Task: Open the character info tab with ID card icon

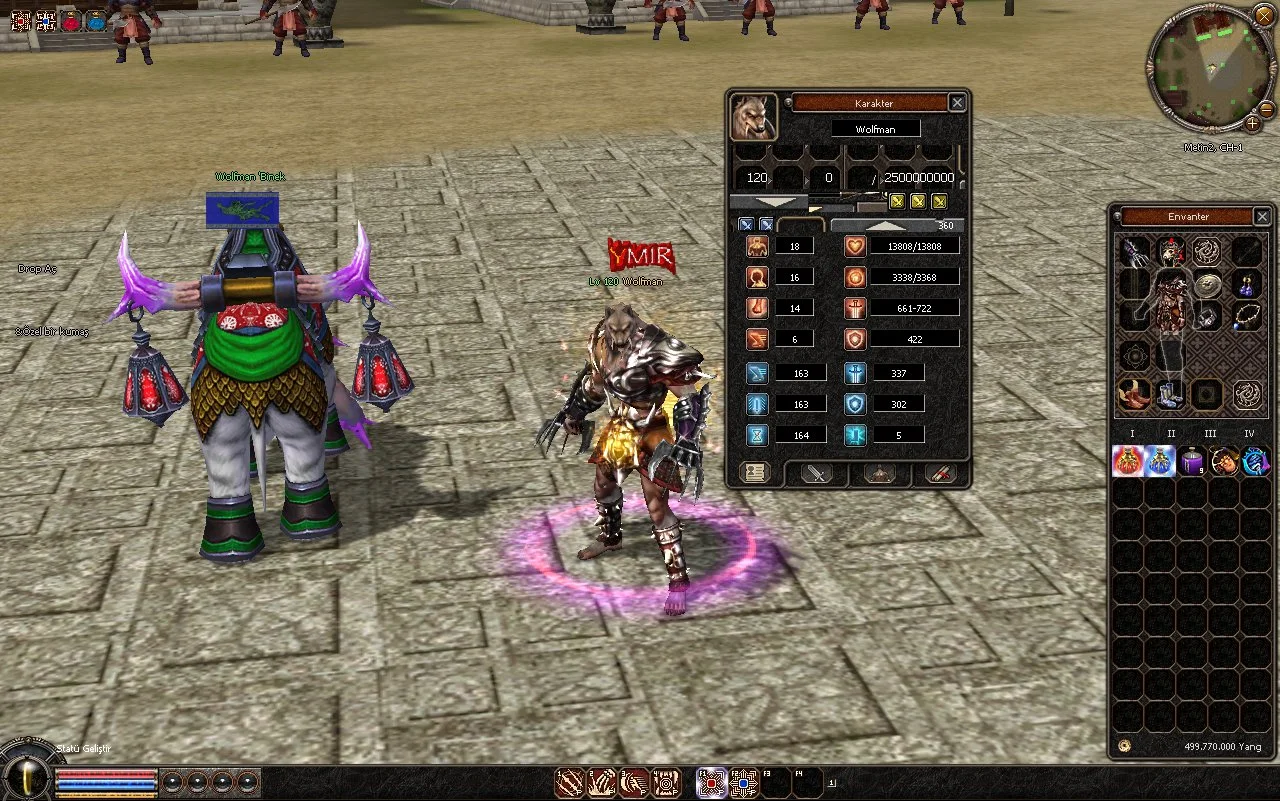Action: [x=755, y=473]
